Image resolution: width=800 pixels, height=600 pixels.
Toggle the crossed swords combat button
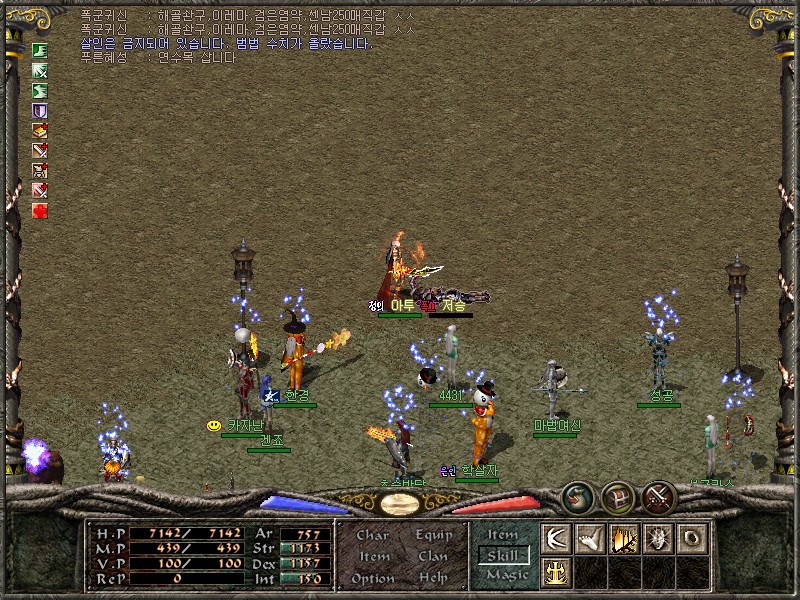659,497
